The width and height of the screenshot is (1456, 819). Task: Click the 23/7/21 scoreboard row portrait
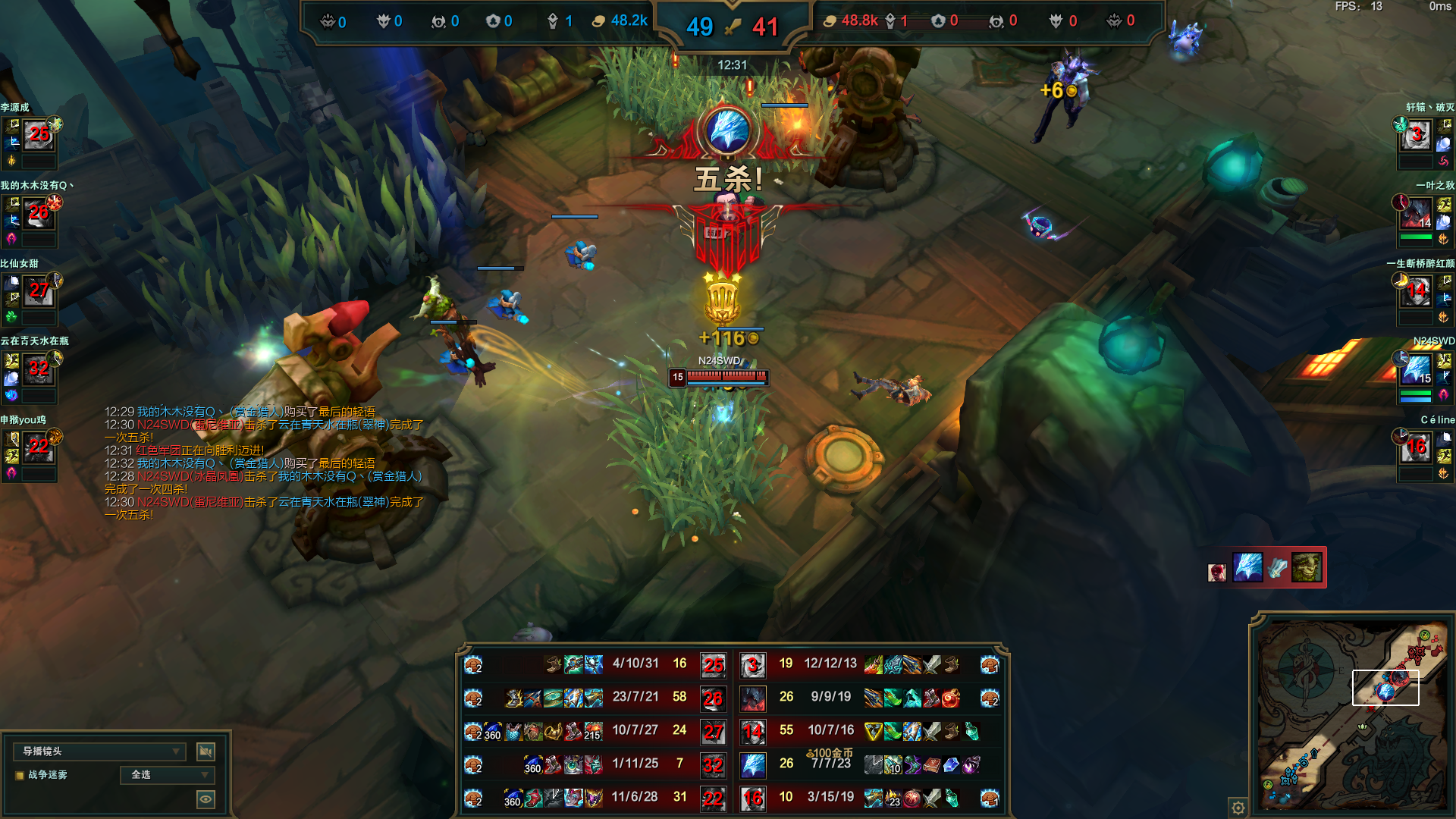coord(713,698)
